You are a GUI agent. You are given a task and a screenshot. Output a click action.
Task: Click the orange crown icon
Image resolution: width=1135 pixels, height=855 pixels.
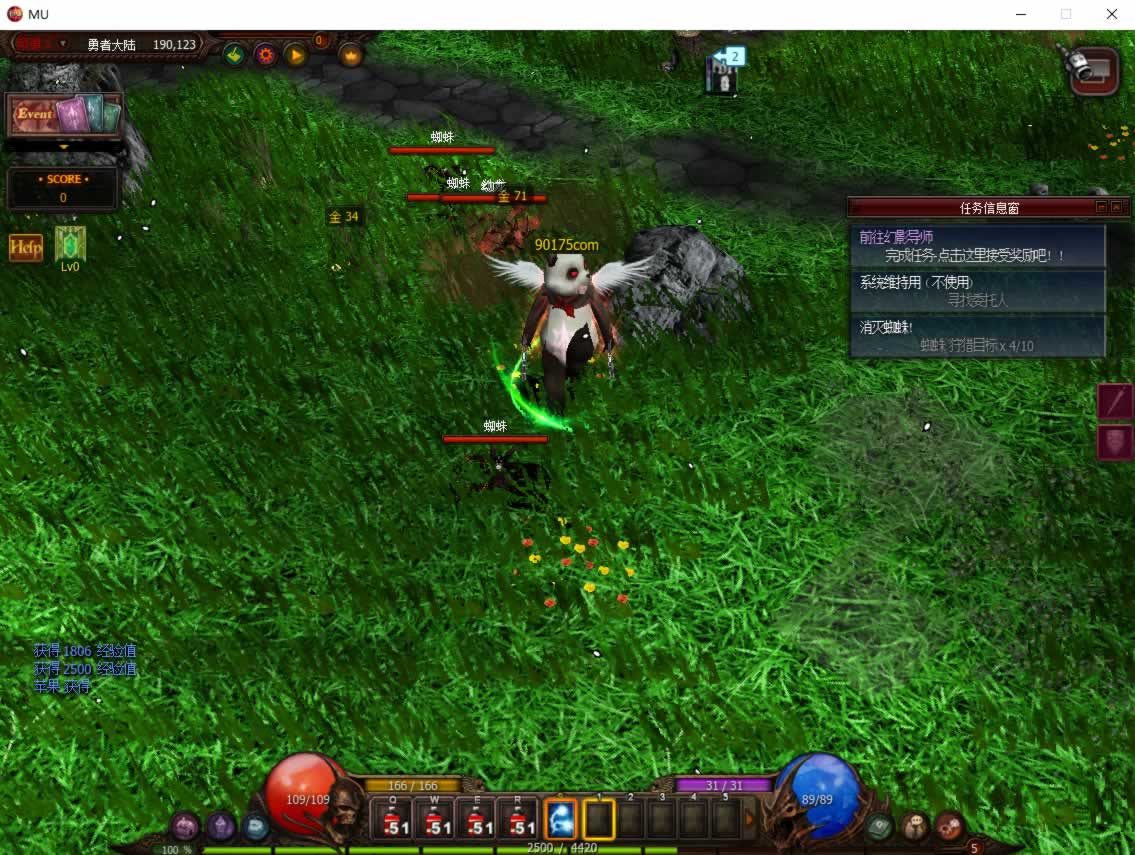tap(351, 55)
